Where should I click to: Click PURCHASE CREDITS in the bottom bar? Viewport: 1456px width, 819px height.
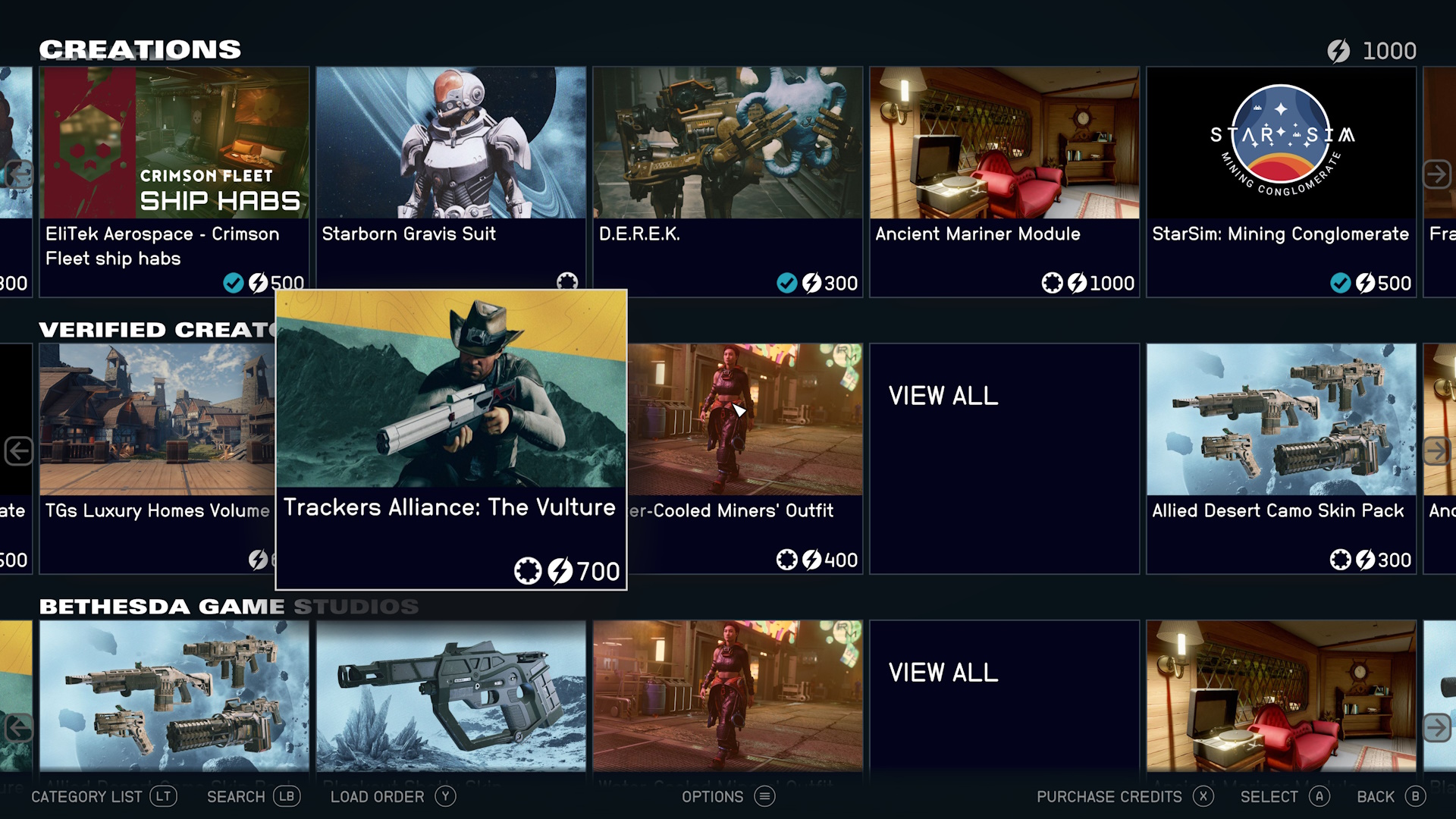point(1109,796)
